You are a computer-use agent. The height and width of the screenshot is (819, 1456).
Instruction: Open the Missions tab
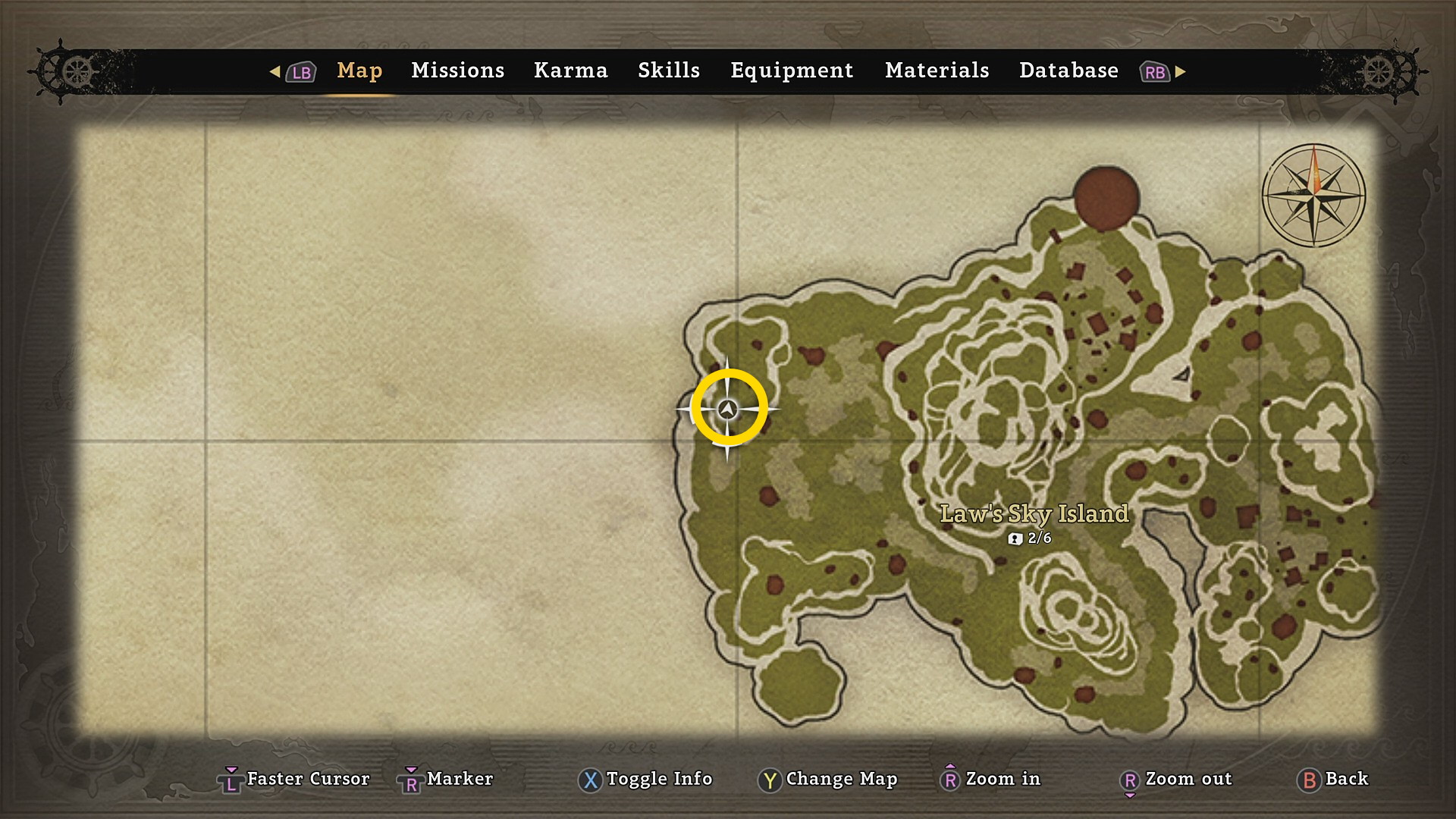pyautogui.click(x=457, y=71)
